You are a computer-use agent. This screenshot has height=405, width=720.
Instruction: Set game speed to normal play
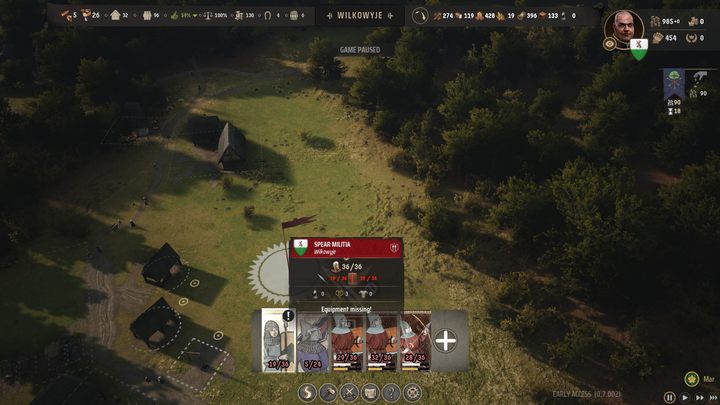(x=684, y=397)
